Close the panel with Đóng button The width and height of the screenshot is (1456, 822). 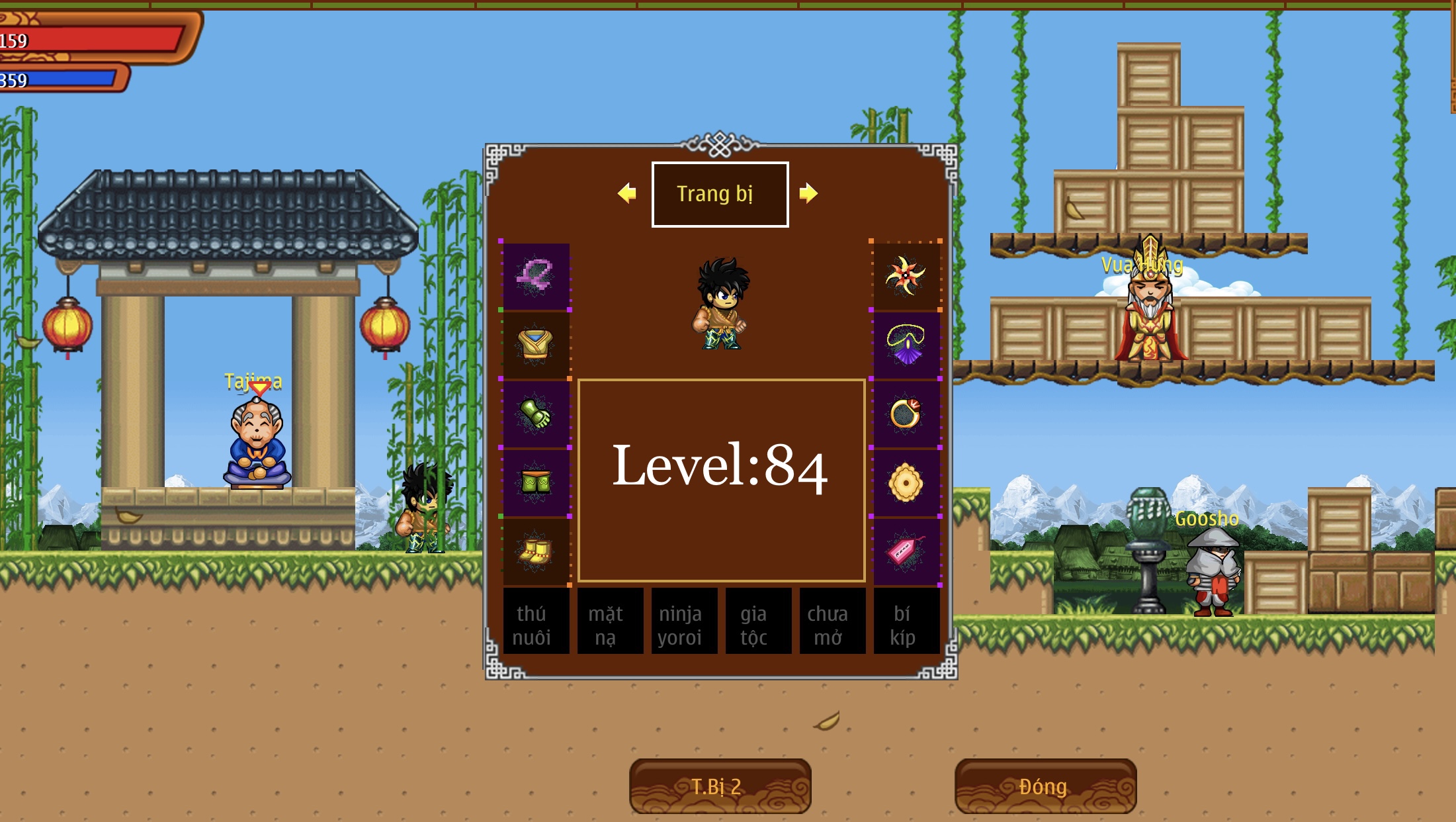pos(1045,786)
